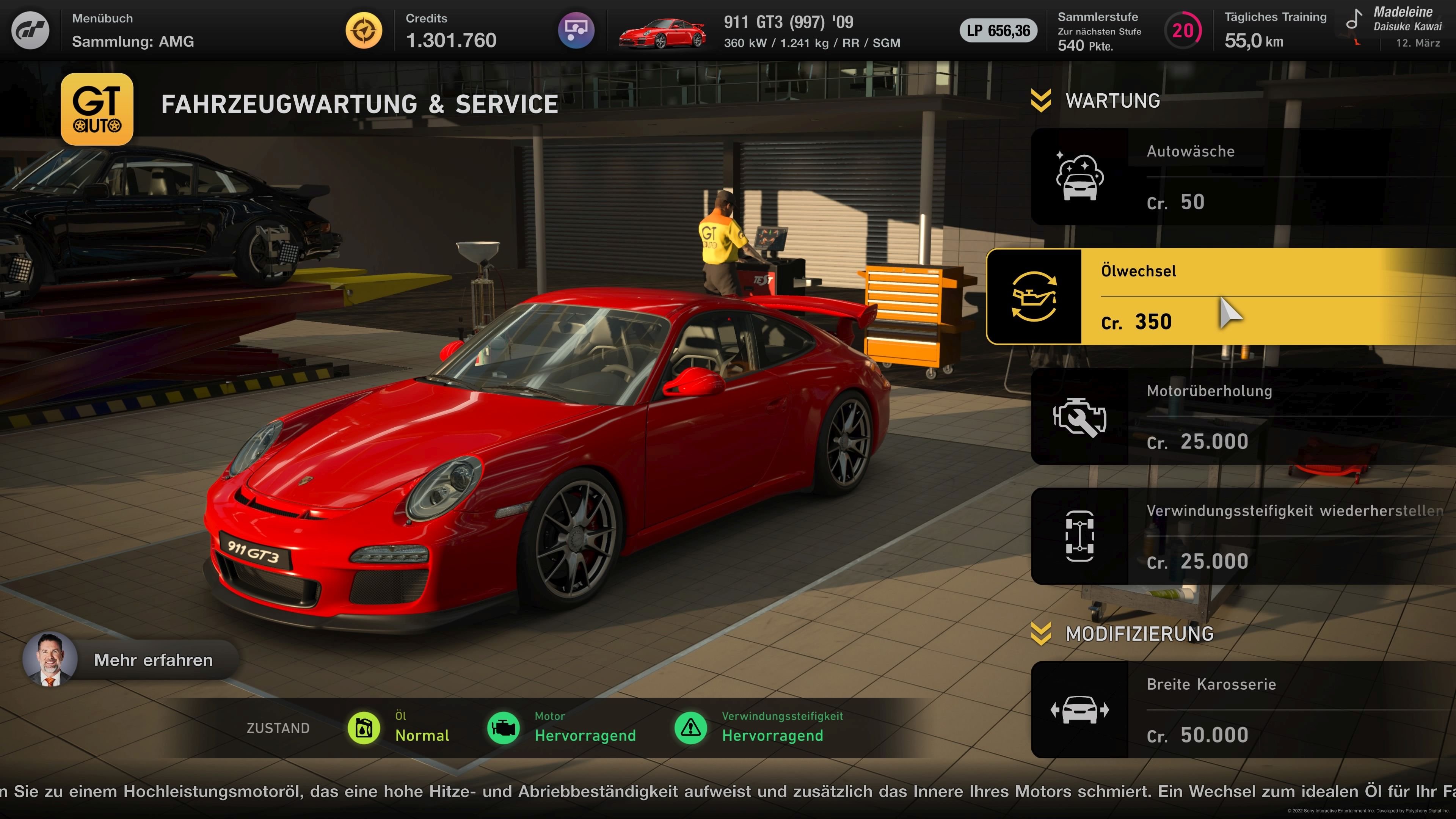Image resolution: width=1456 pixels, height=819 pixels.
Task: Toggle the Öl status indicator
Action: click(x=364, y=728)
